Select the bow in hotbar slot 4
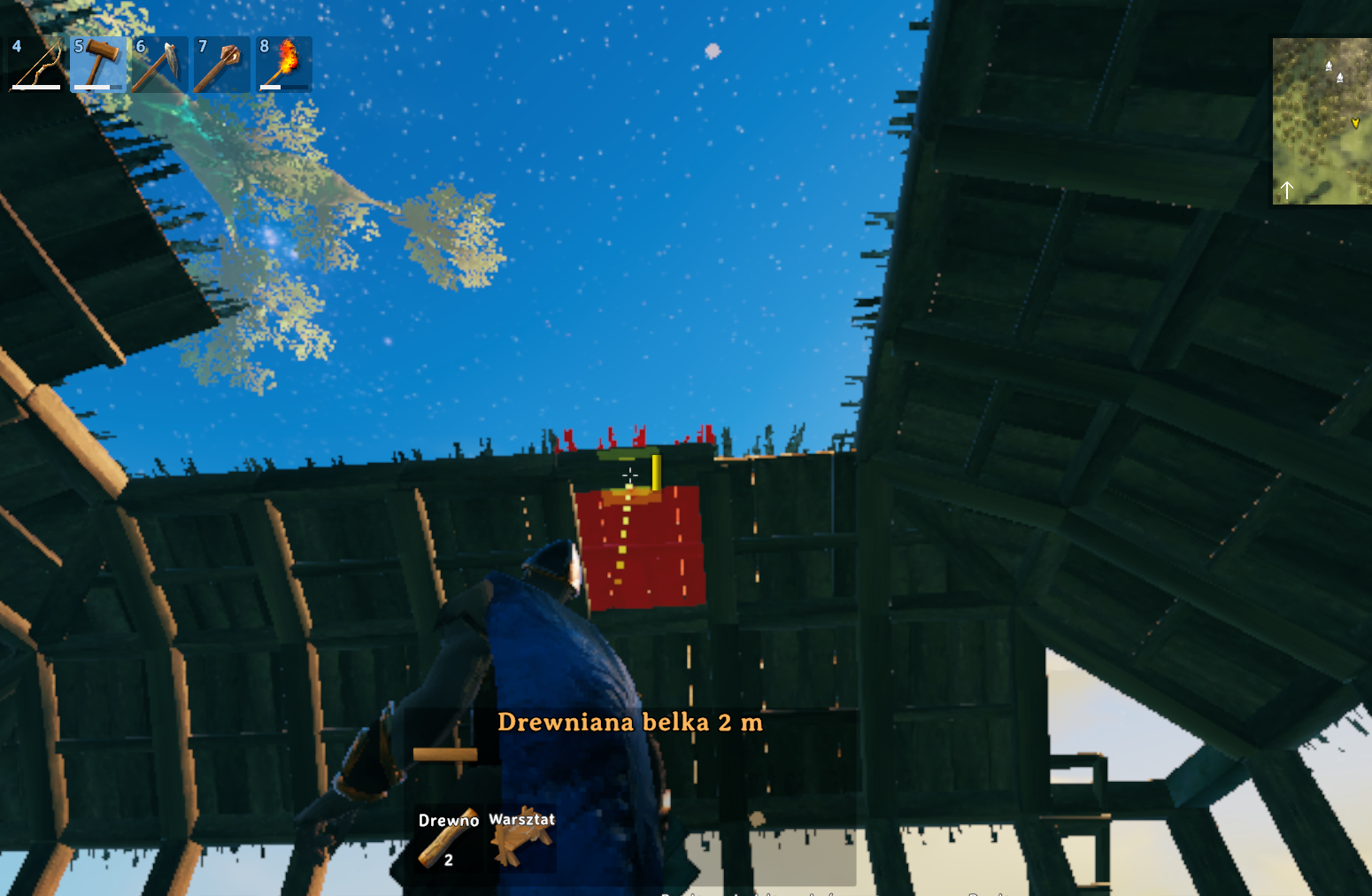Viewport: 1372px width, 896px height. (36, 65)
